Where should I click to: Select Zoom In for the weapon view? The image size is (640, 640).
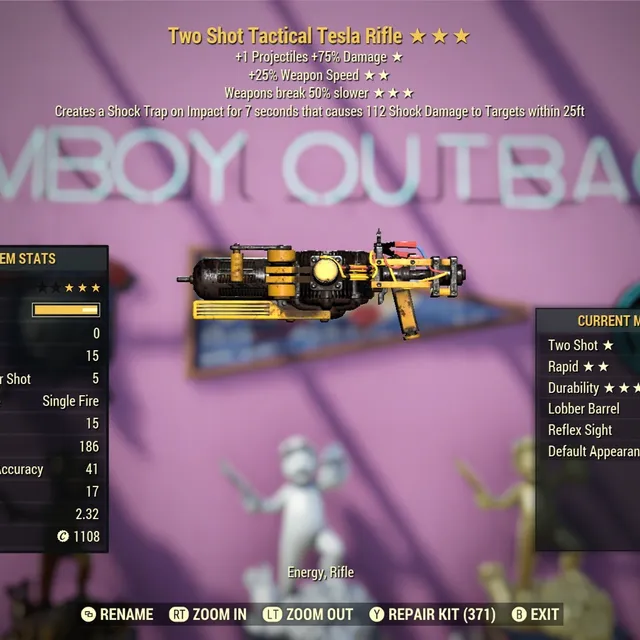pyautogui.click(x=209, y=614)
